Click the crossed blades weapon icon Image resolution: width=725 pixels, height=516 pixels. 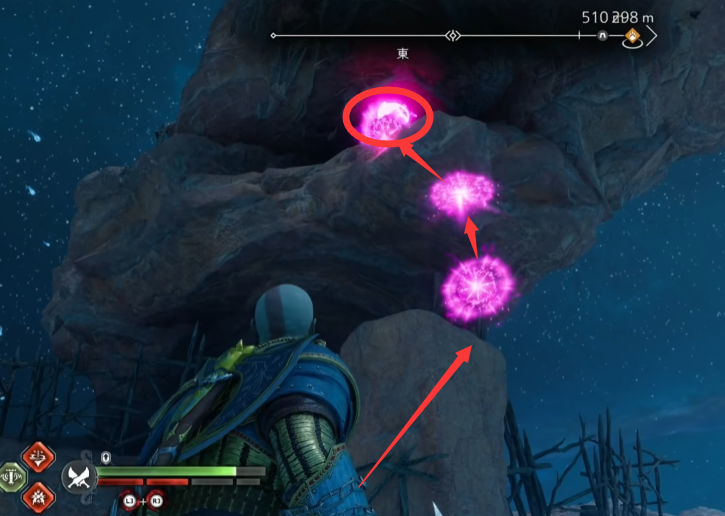77,477
